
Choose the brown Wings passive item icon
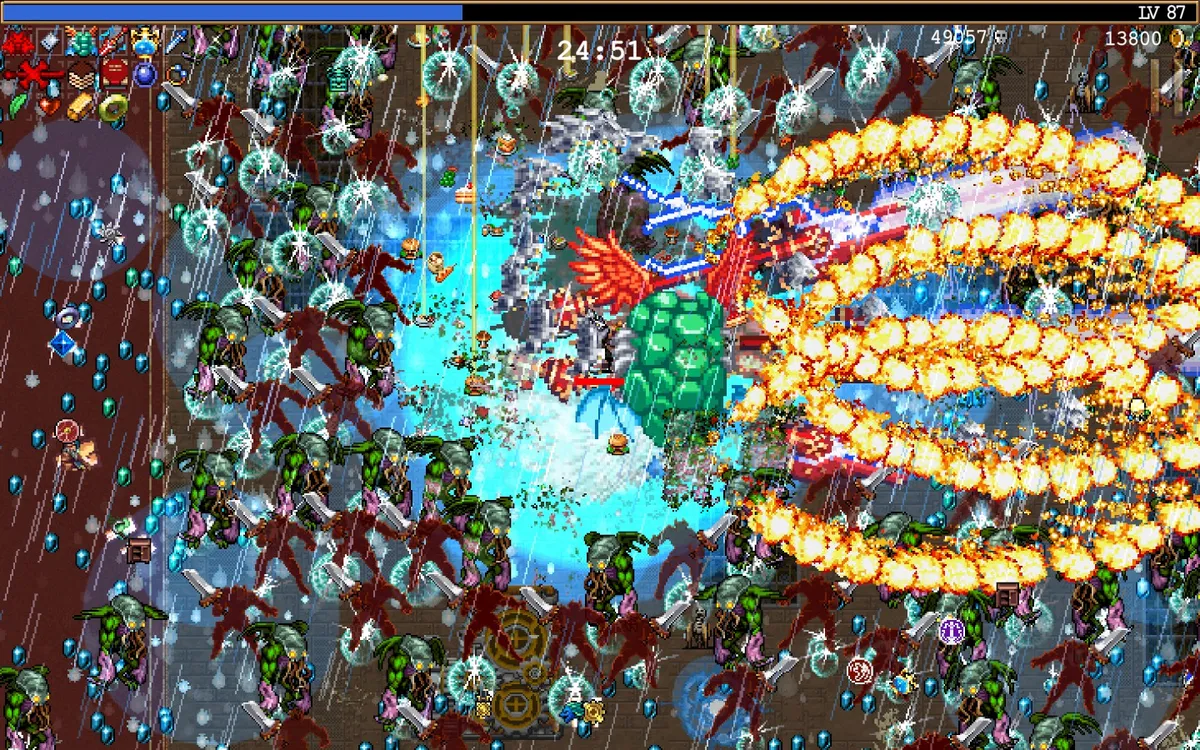[81, 73]
